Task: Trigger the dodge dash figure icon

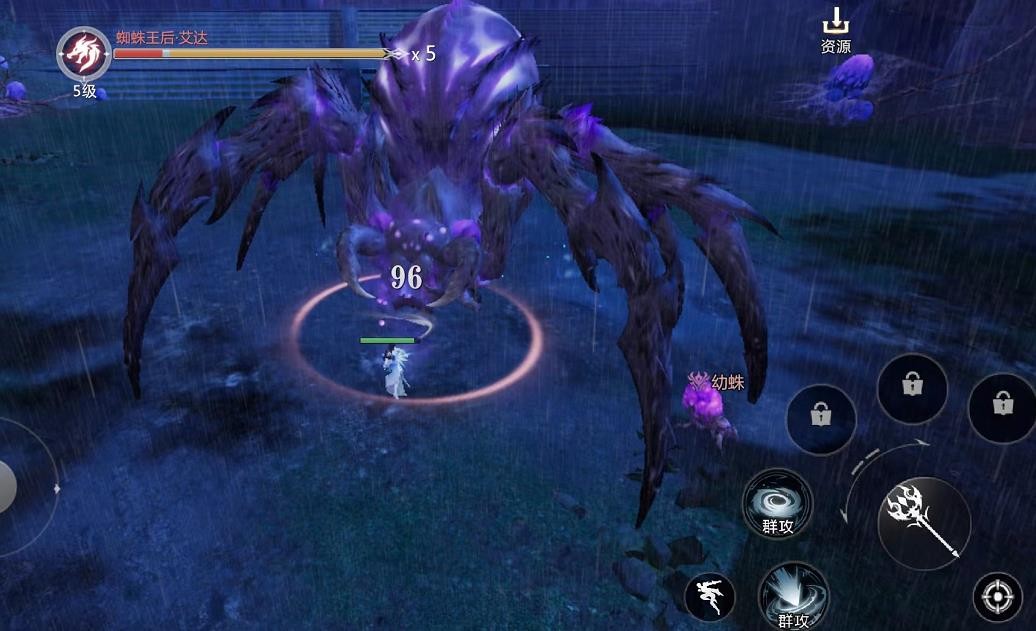Action: tap(710, 598)
